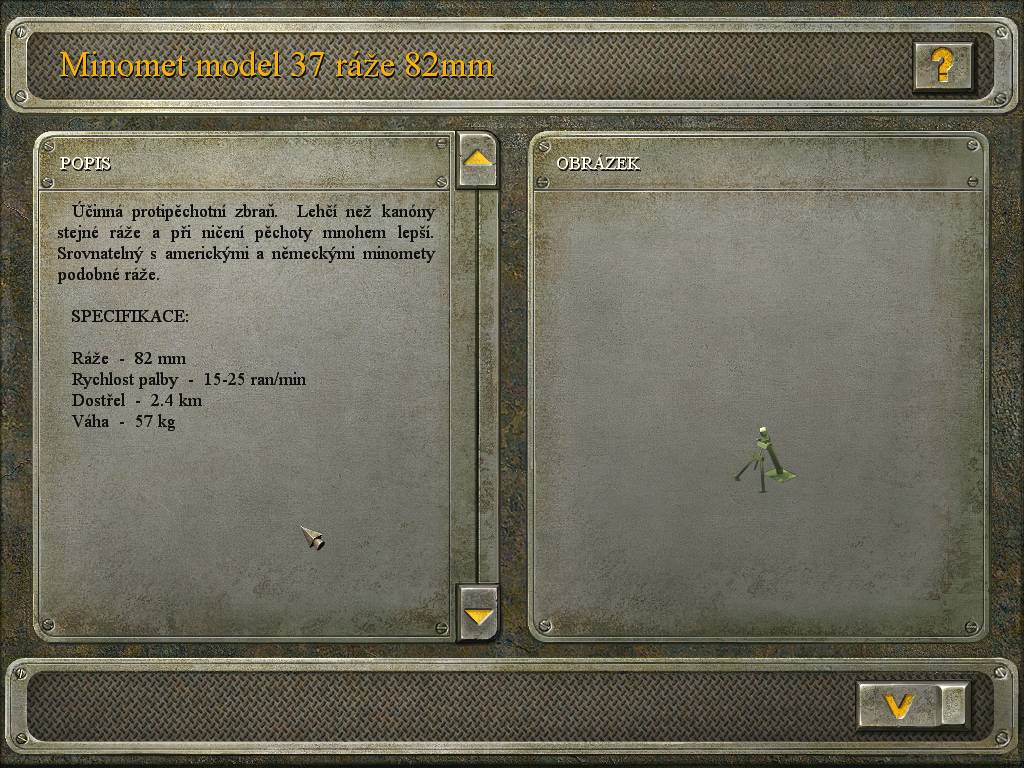Open help with the question mark button
The width and height of the screenshot is (1024, 768).
point(942,66)
